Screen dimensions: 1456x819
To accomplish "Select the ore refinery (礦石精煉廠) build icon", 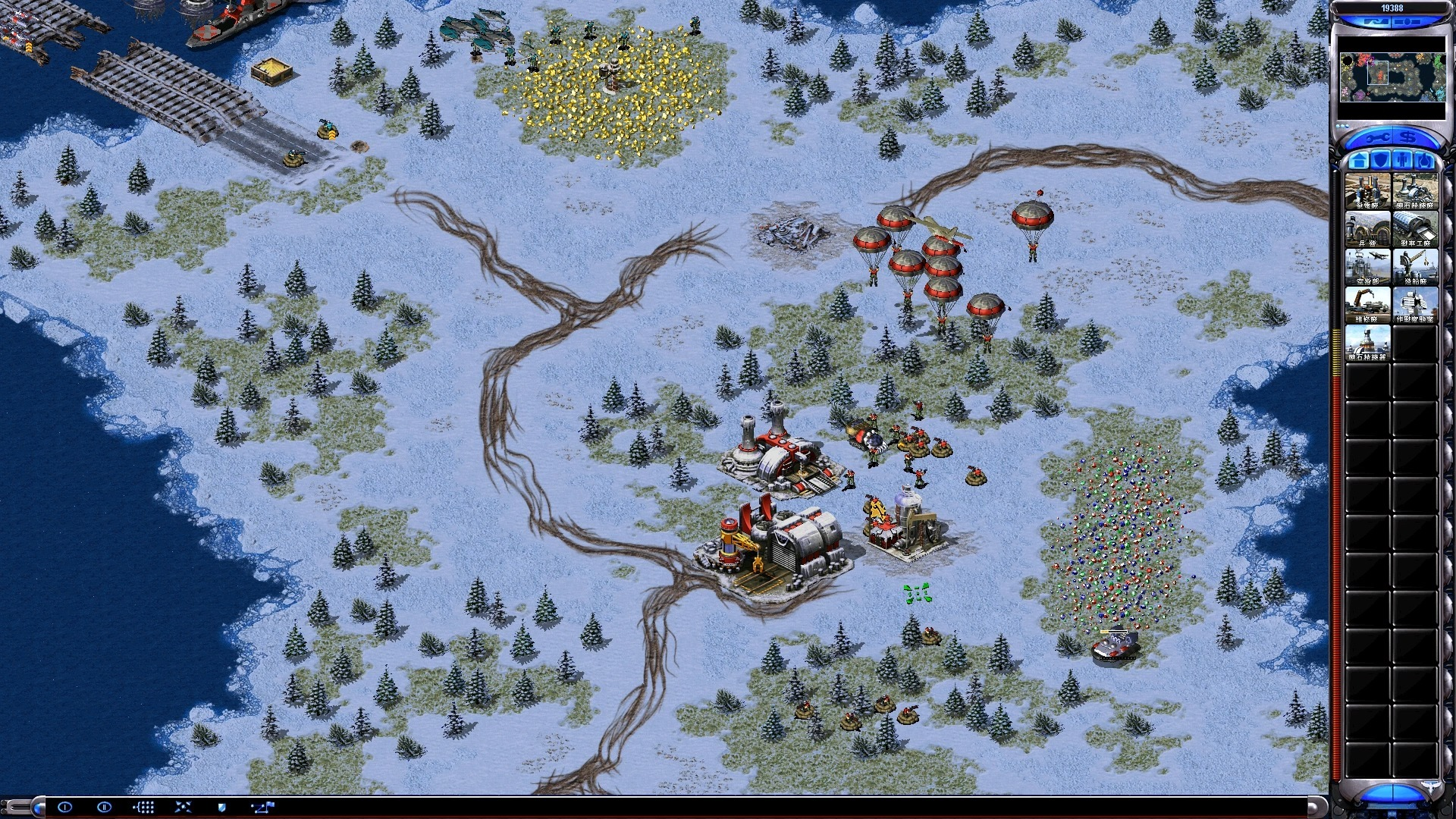I will (1415, 190).
